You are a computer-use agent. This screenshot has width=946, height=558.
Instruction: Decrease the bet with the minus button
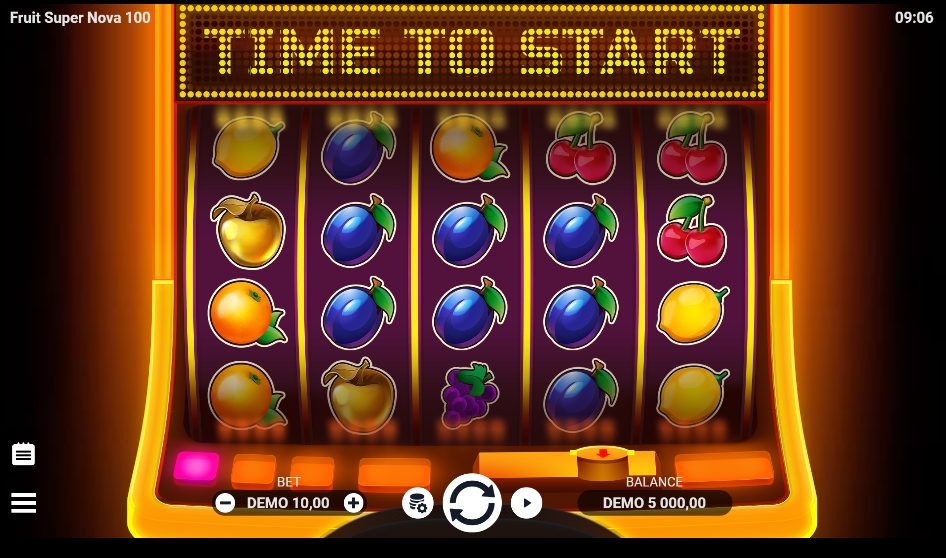[225, 503]
